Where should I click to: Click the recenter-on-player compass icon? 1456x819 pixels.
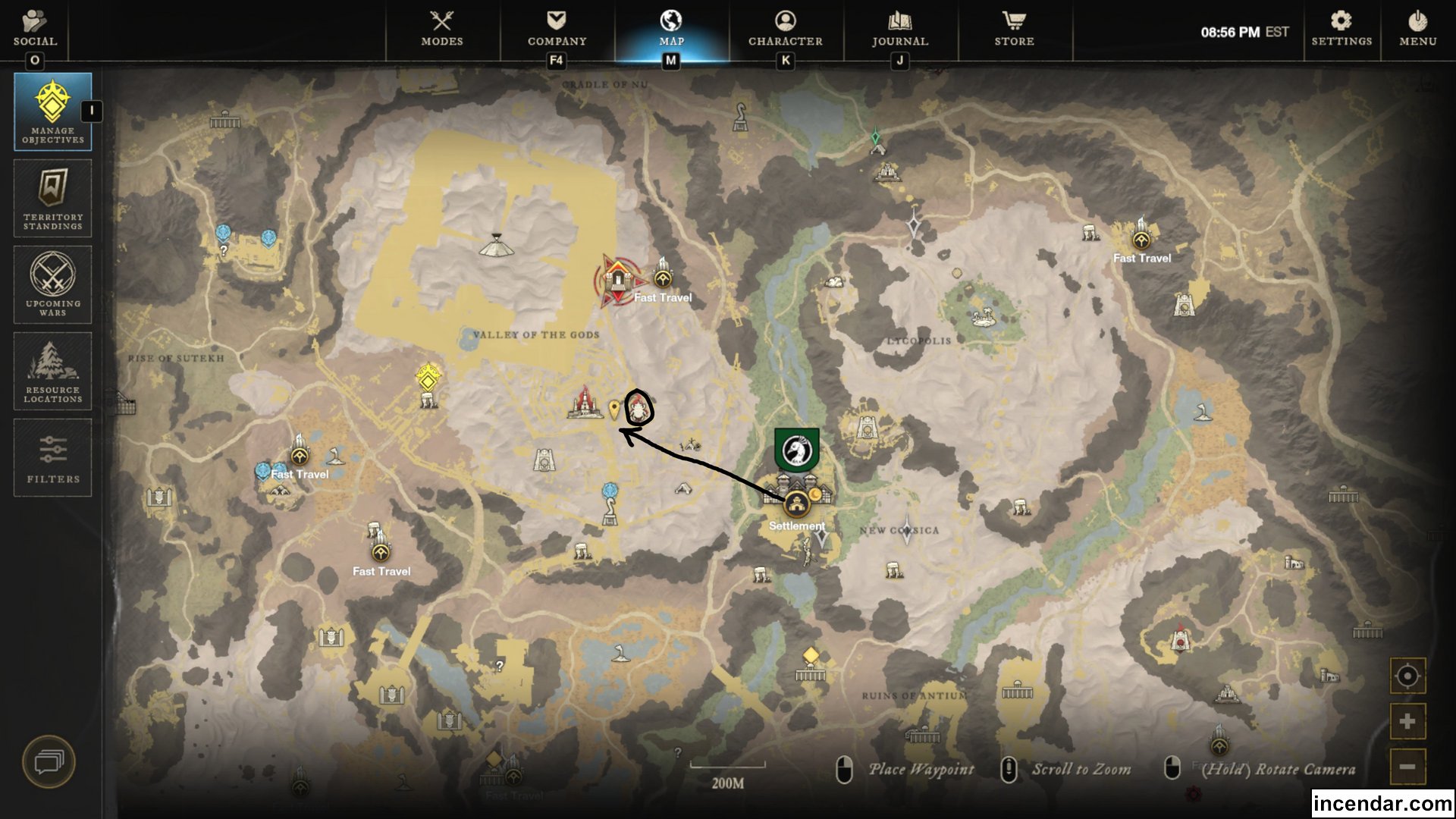point(1407,676)
